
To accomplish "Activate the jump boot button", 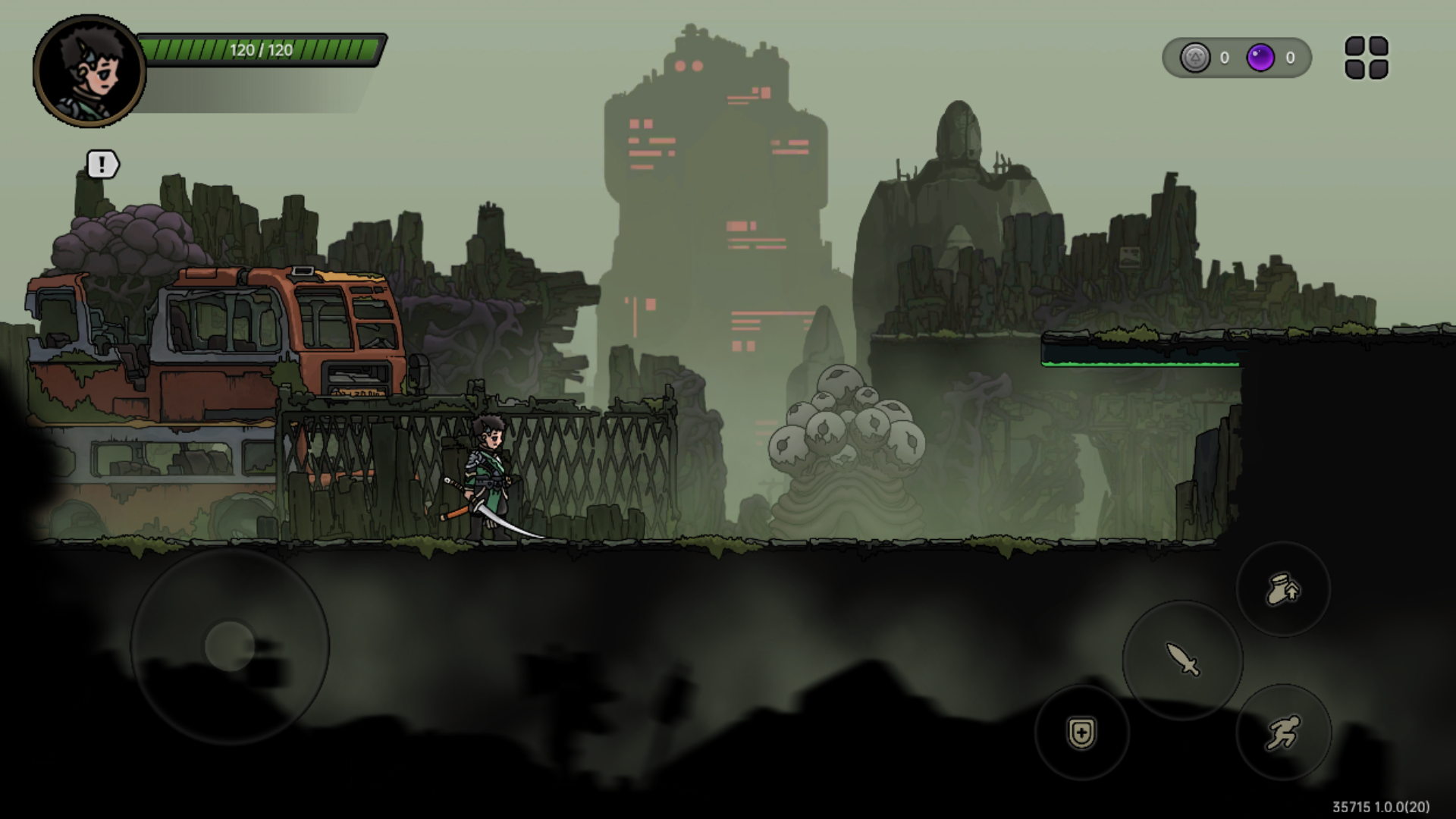I will click(x=1283, y=589).
